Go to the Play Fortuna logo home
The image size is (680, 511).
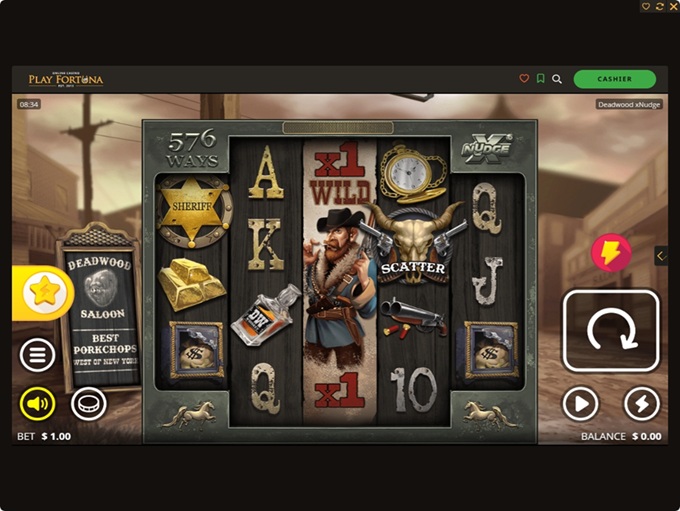(66, 79)
